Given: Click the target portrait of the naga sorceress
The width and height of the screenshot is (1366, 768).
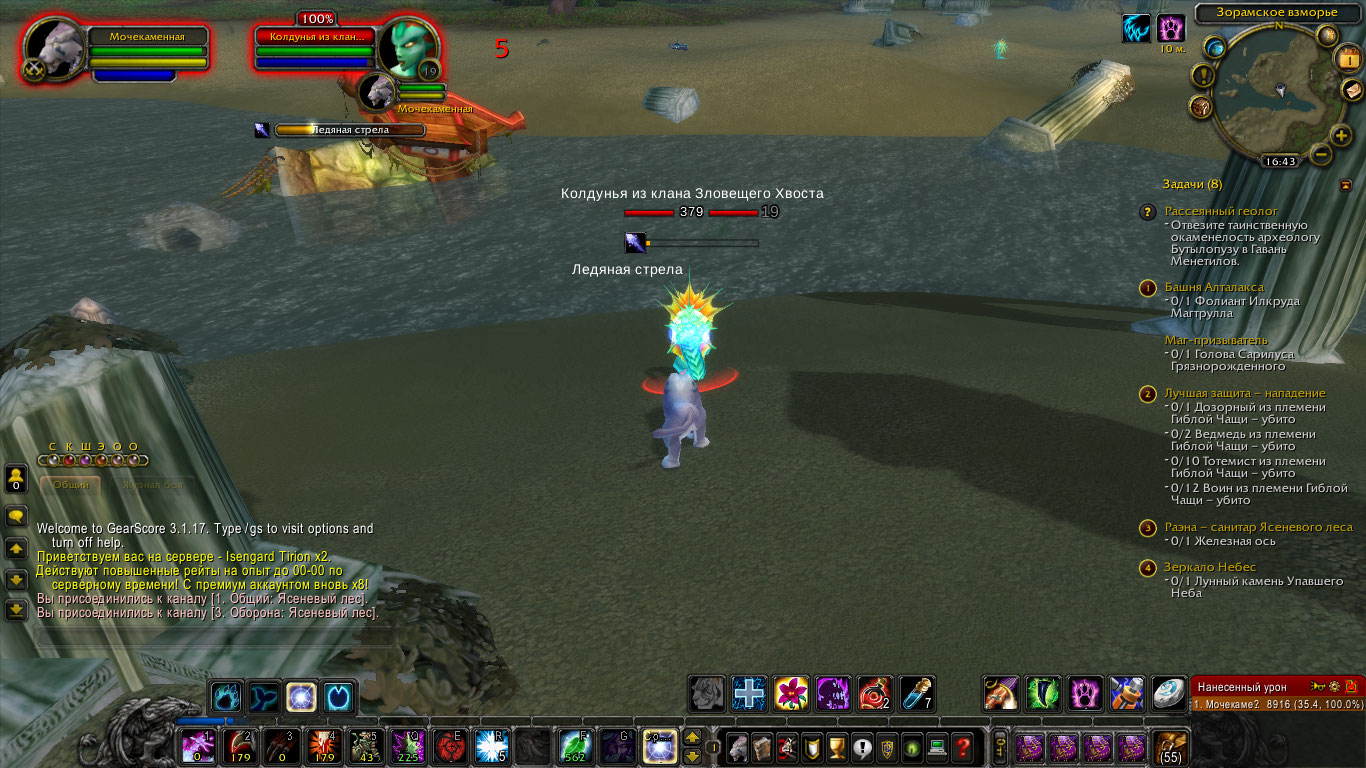Looking at the screenshot, I should [406, 48].
